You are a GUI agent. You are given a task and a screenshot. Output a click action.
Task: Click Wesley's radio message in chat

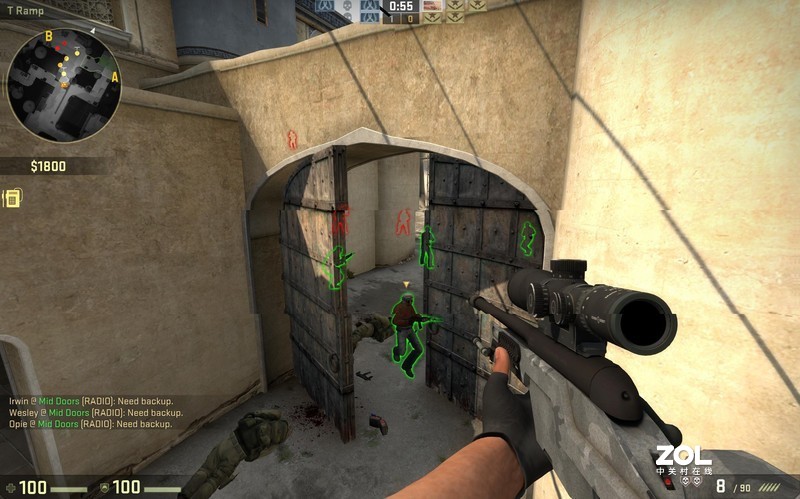point(96,412)
